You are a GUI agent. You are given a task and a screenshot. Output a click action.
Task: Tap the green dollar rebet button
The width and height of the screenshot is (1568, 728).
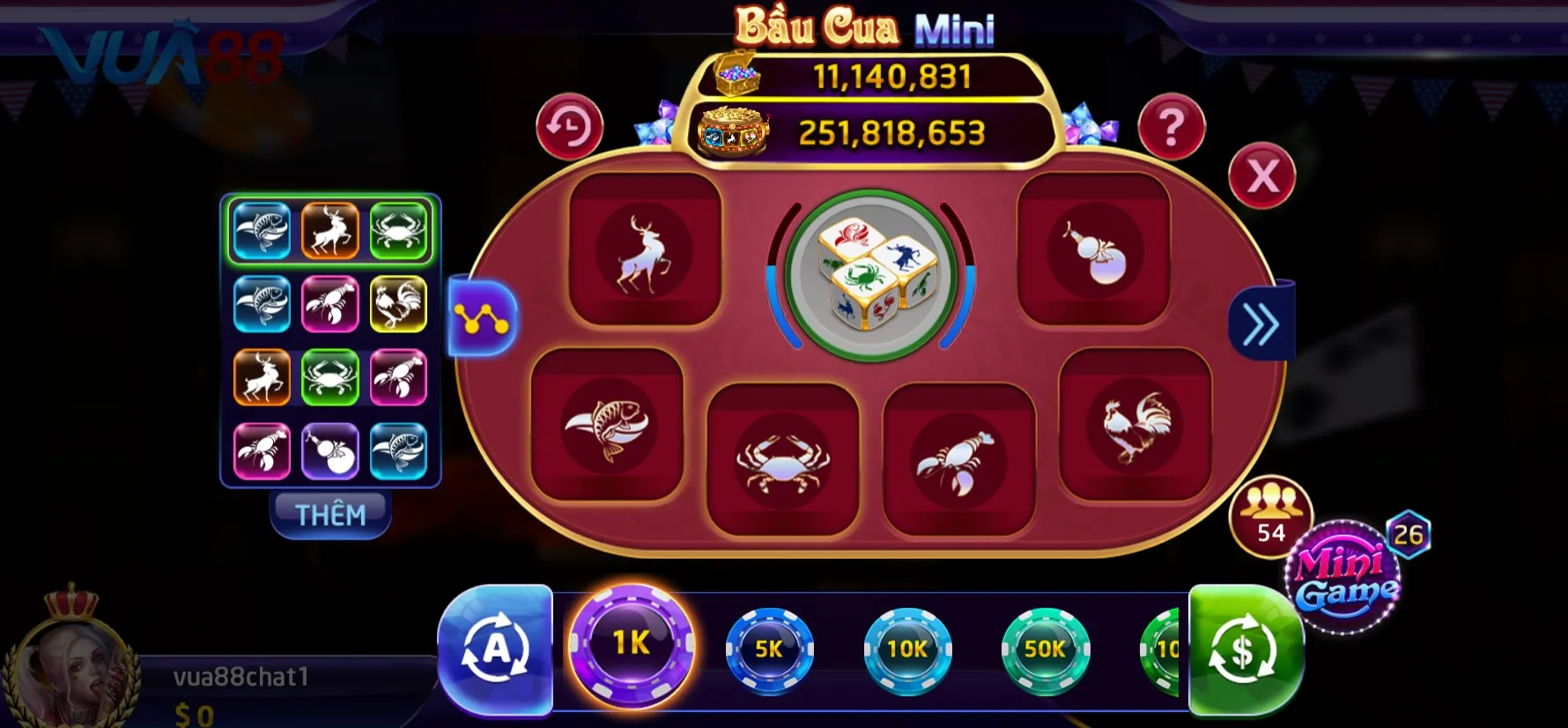[x=1243, y=650]
